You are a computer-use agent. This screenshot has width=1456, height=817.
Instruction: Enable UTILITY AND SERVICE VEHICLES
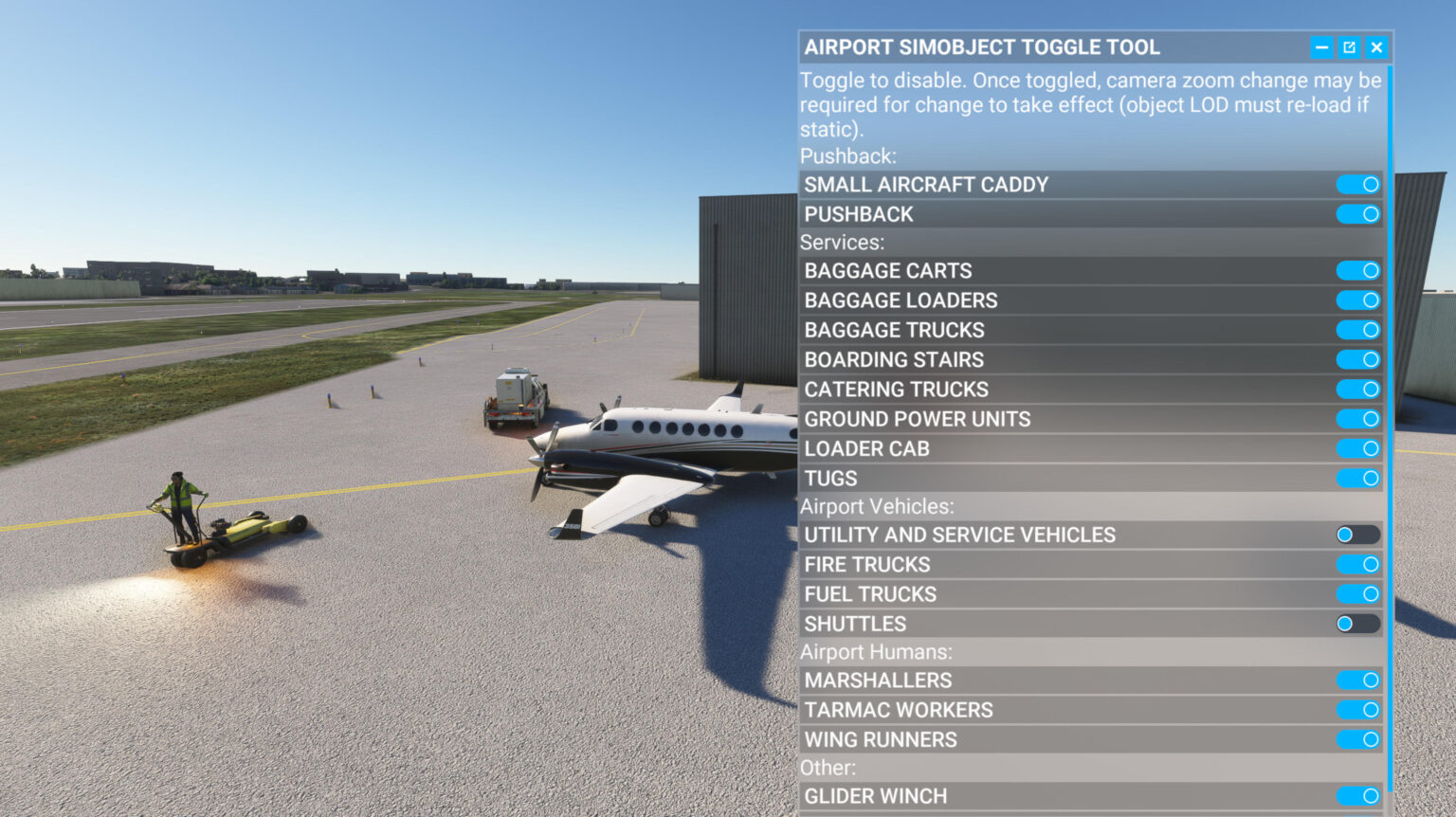[1357, 535]
